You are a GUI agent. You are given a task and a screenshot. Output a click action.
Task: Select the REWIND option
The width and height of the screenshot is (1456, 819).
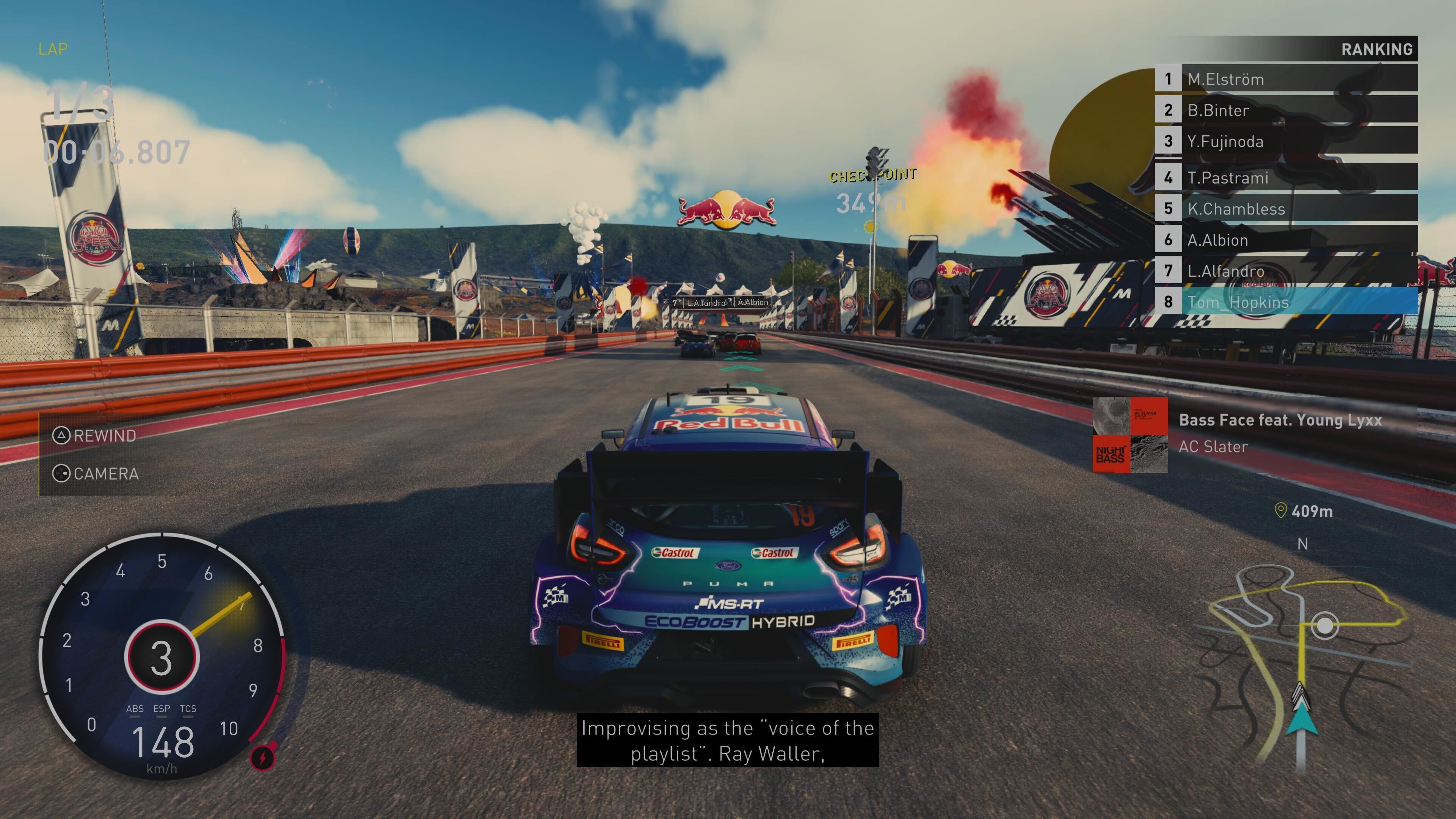click(94, 435)
